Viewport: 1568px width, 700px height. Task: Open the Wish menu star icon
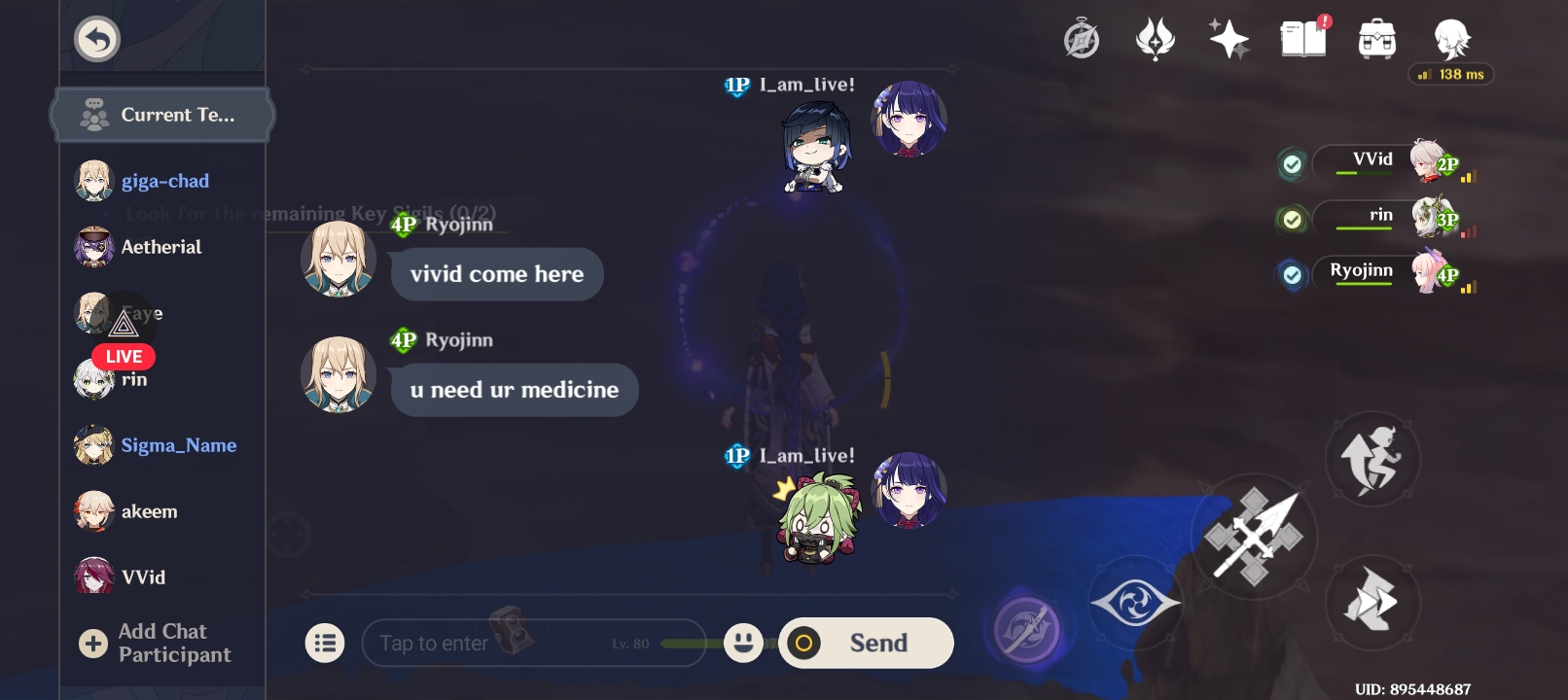coord(1229,39)
